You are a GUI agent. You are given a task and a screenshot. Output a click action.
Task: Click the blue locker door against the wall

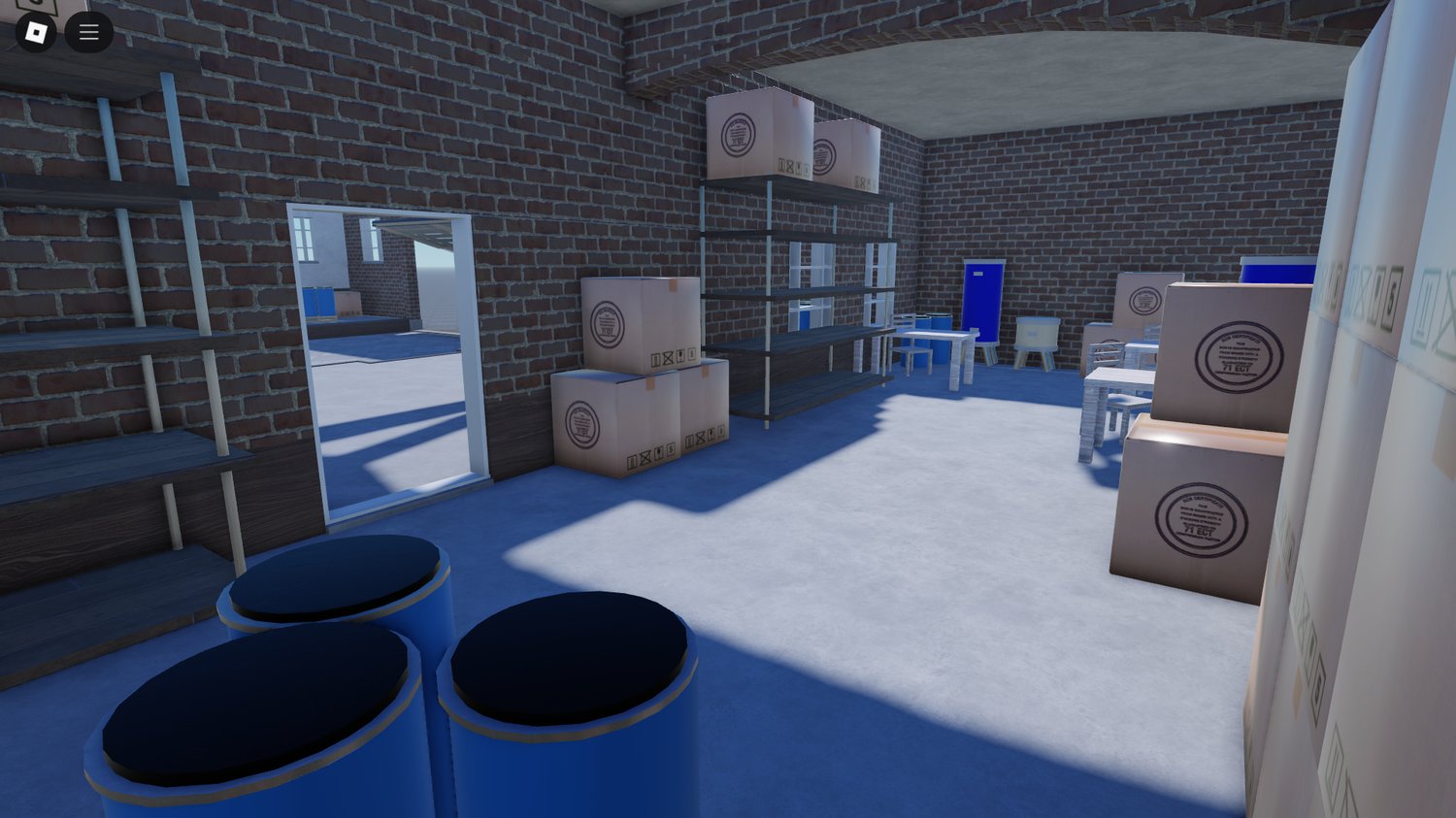click(983, 301)
